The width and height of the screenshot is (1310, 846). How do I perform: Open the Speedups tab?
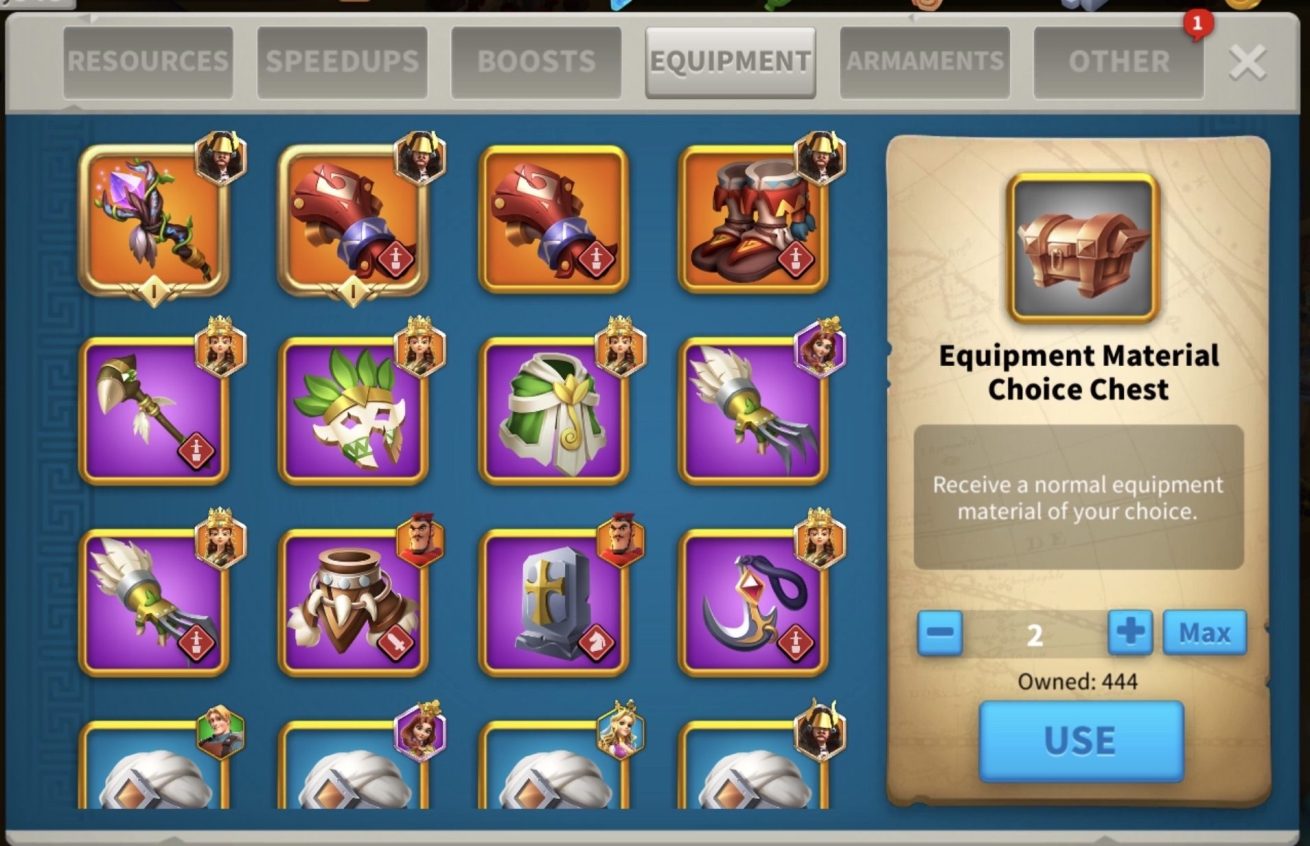tap(342, 62)
